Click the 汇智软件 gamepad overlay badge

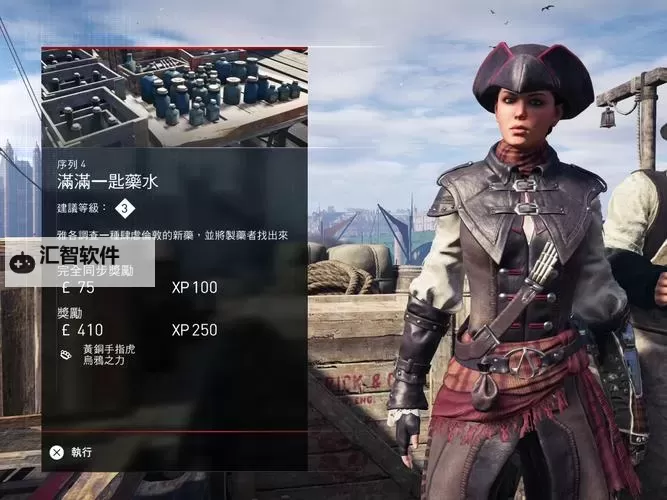coord(79,261)
